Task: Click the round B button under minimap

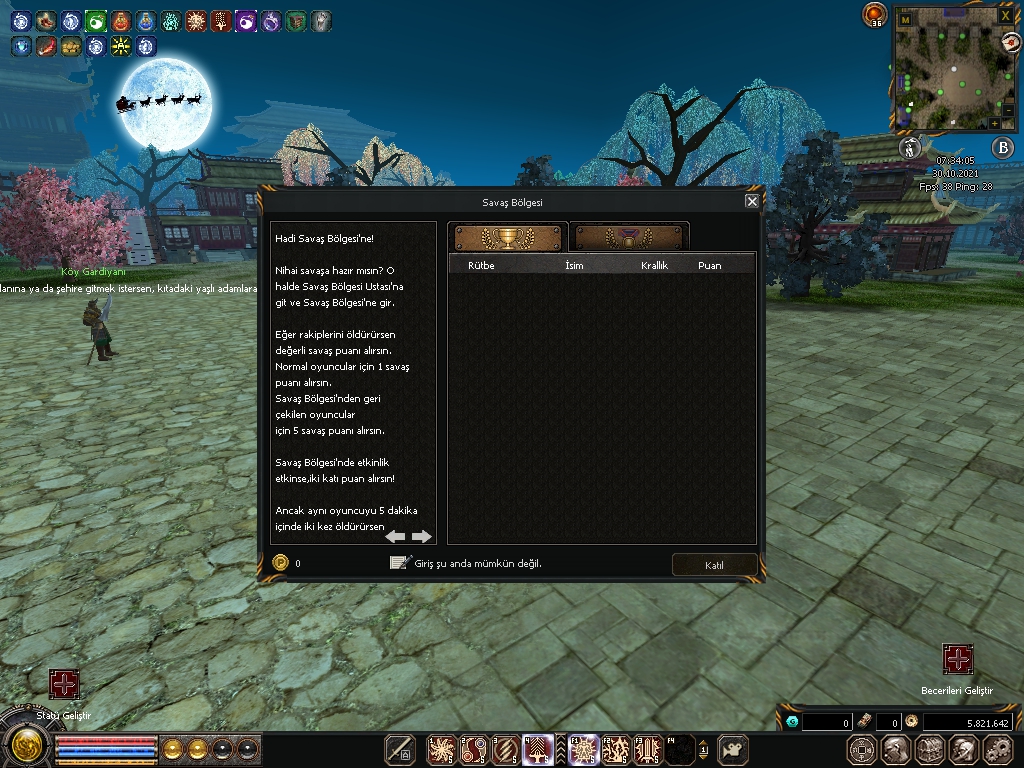Action: coord(1002,148)
